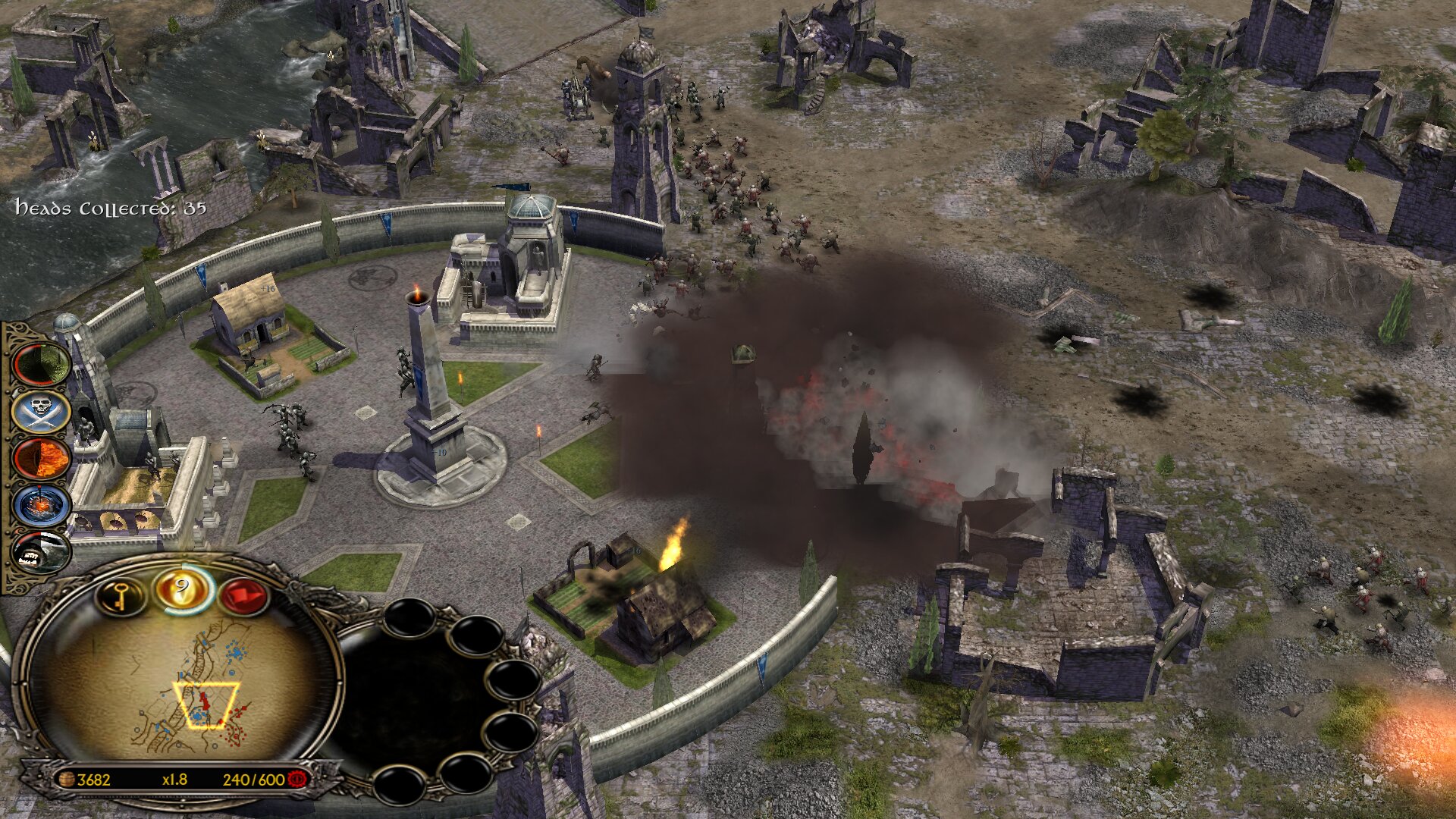Click the red flag beacon button
This screenshot has width=1456, height=819.
click(243, 597)
